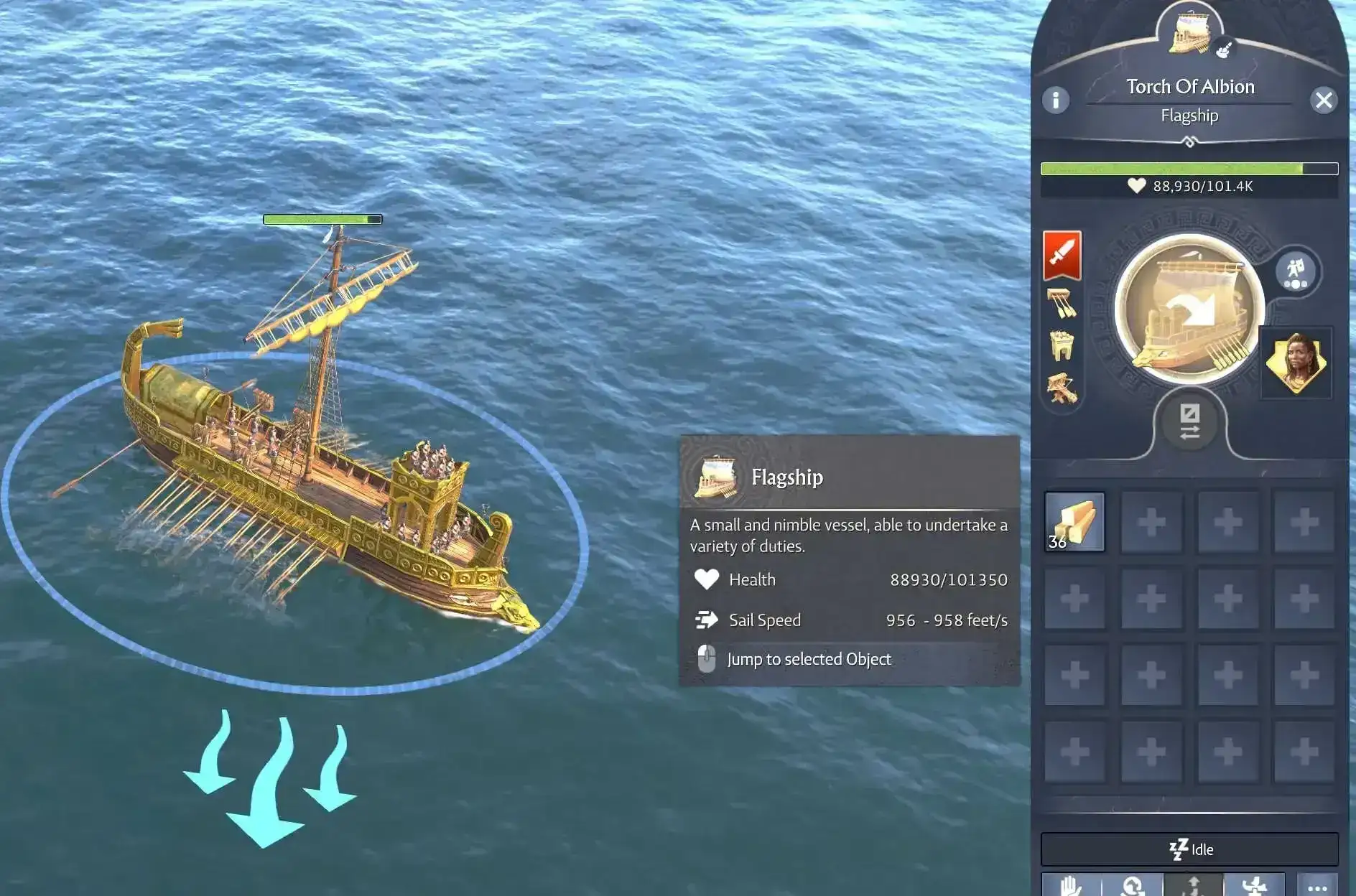The height and width of the screenshot is (896, 1356).
Task: Click Jump to selected Object in tooltip
Action: pyautogui.click(x=809, y=659)
